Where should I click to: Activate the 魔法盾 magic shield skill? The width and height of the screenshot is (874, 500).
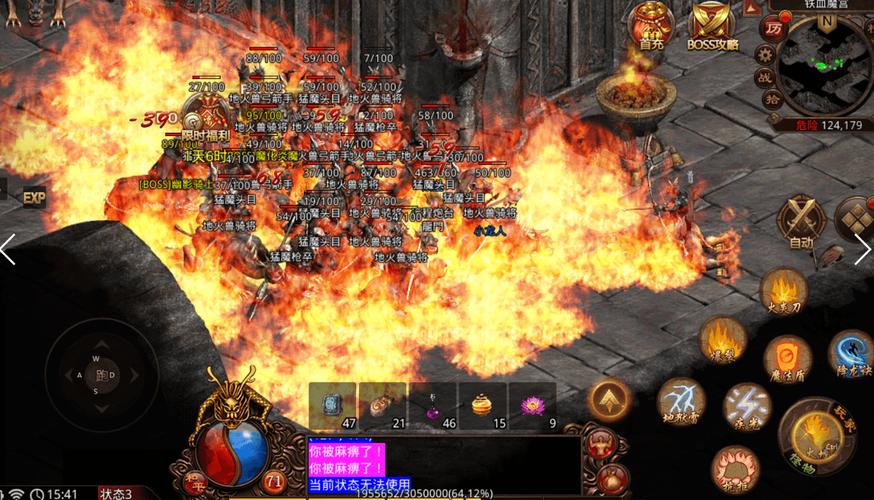click(787, 359)
